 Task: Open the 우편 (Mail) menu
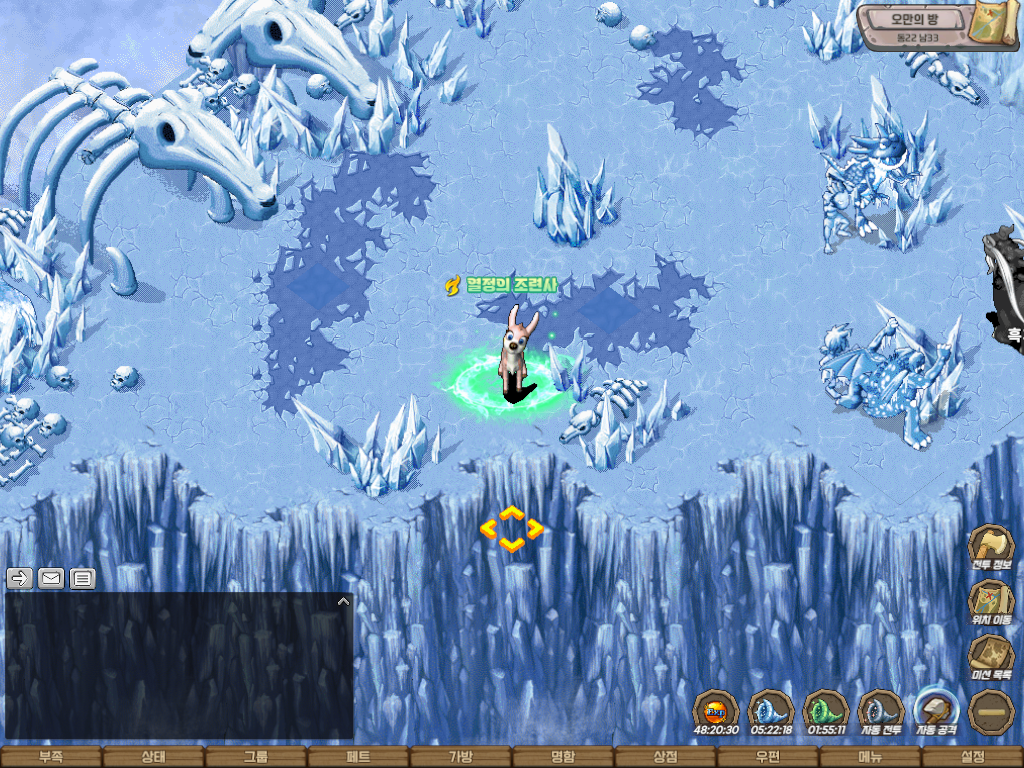[x=768, y=758]
